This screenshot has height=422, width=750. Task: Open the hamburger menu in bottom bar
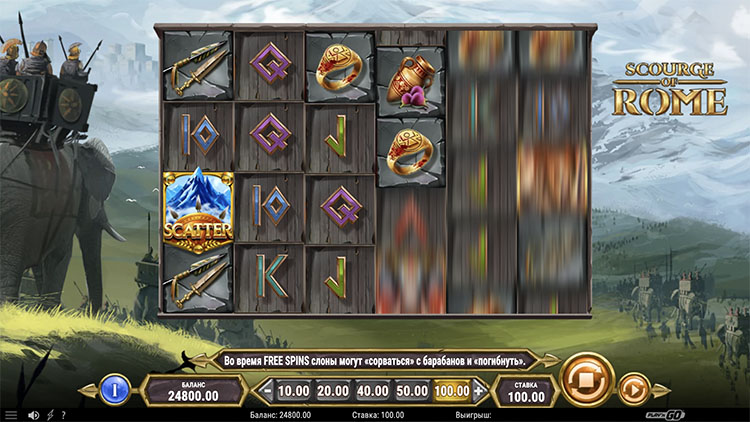point(11,415)
